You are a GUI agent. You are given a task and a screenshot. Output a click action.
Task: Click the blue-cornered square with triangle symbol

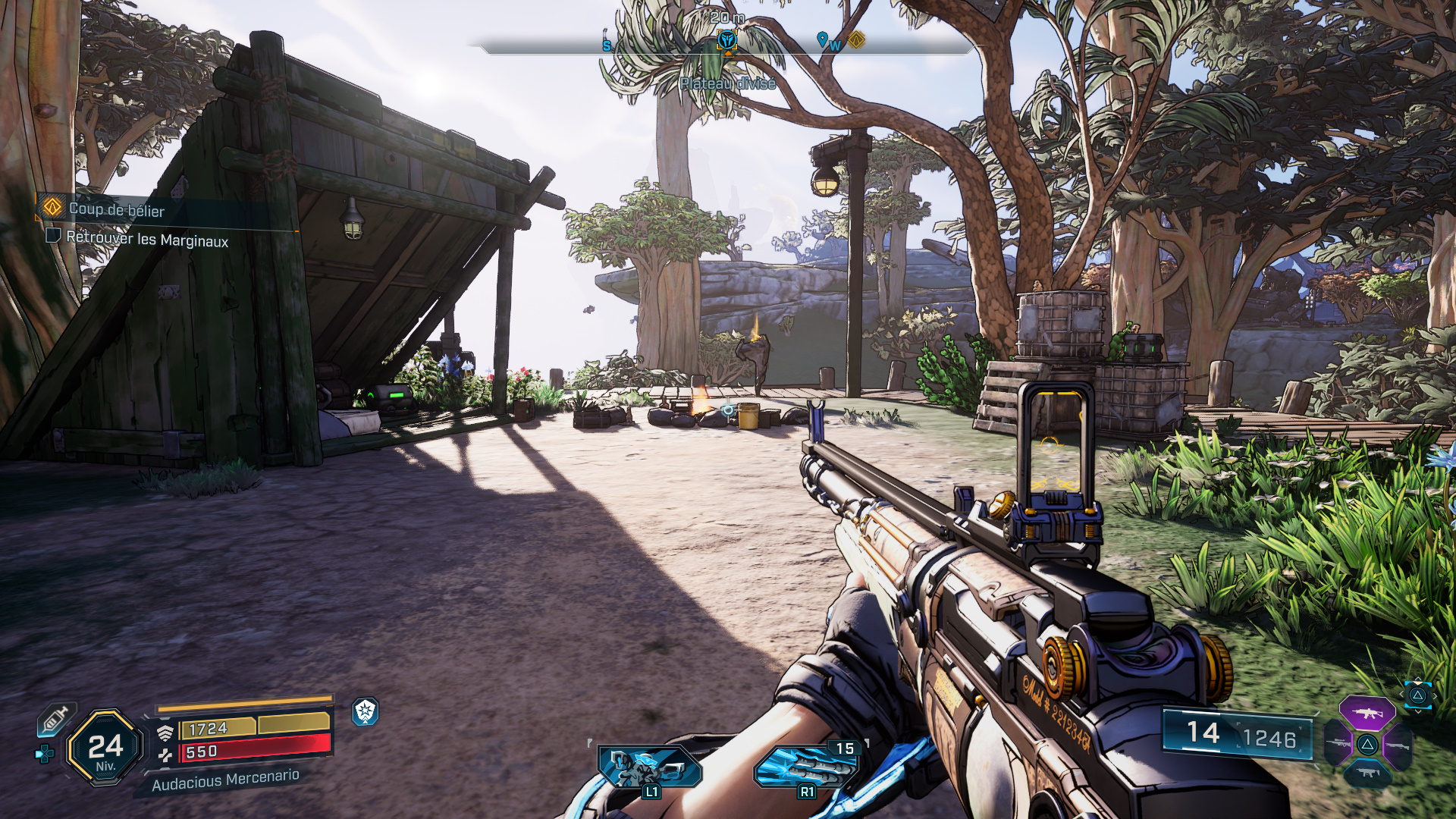[x=1417, y=695]
